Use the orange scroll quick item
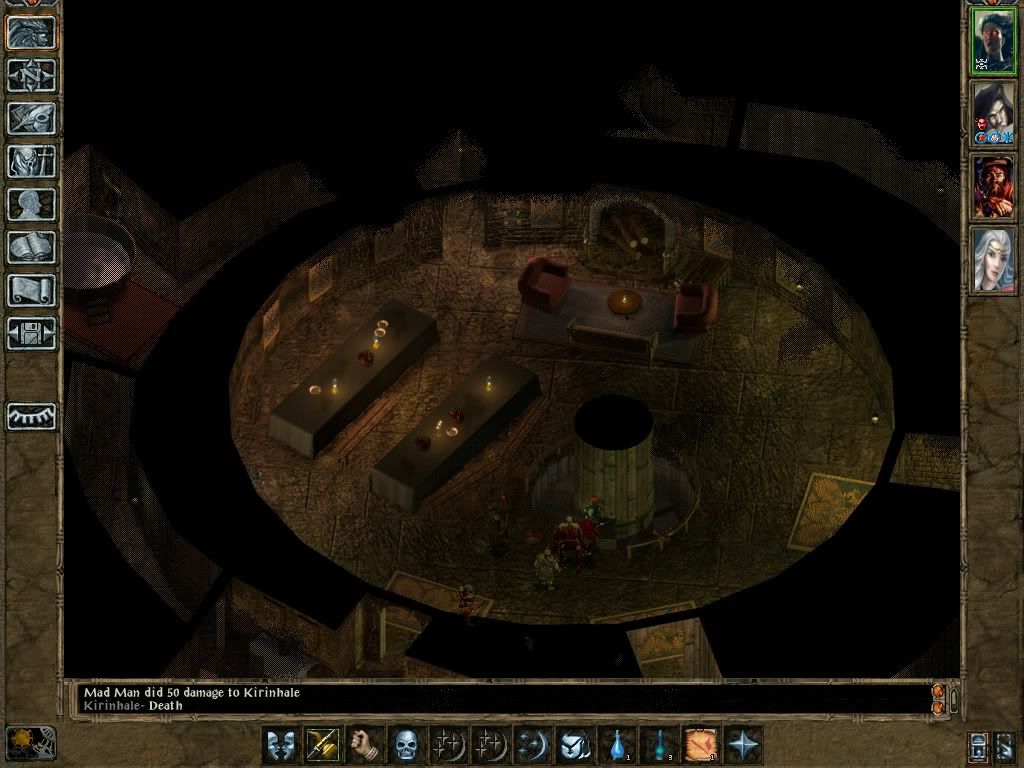This screenshot has height=768, width=1024. point(702,745)
